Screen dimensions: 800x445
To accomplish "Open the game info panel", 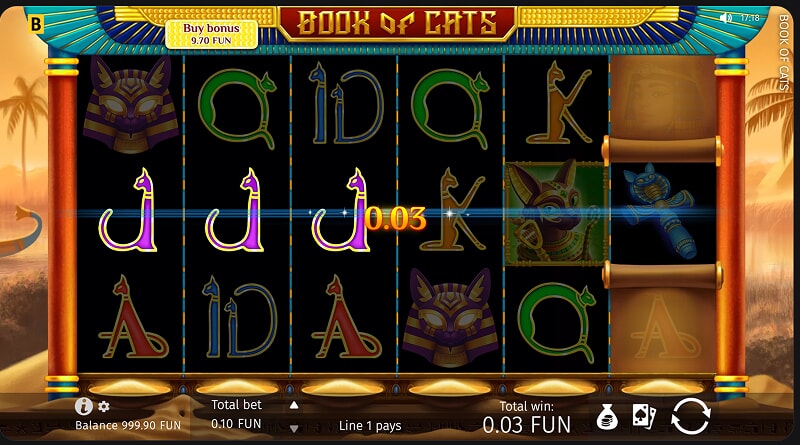I will click(x=84, y=406).
